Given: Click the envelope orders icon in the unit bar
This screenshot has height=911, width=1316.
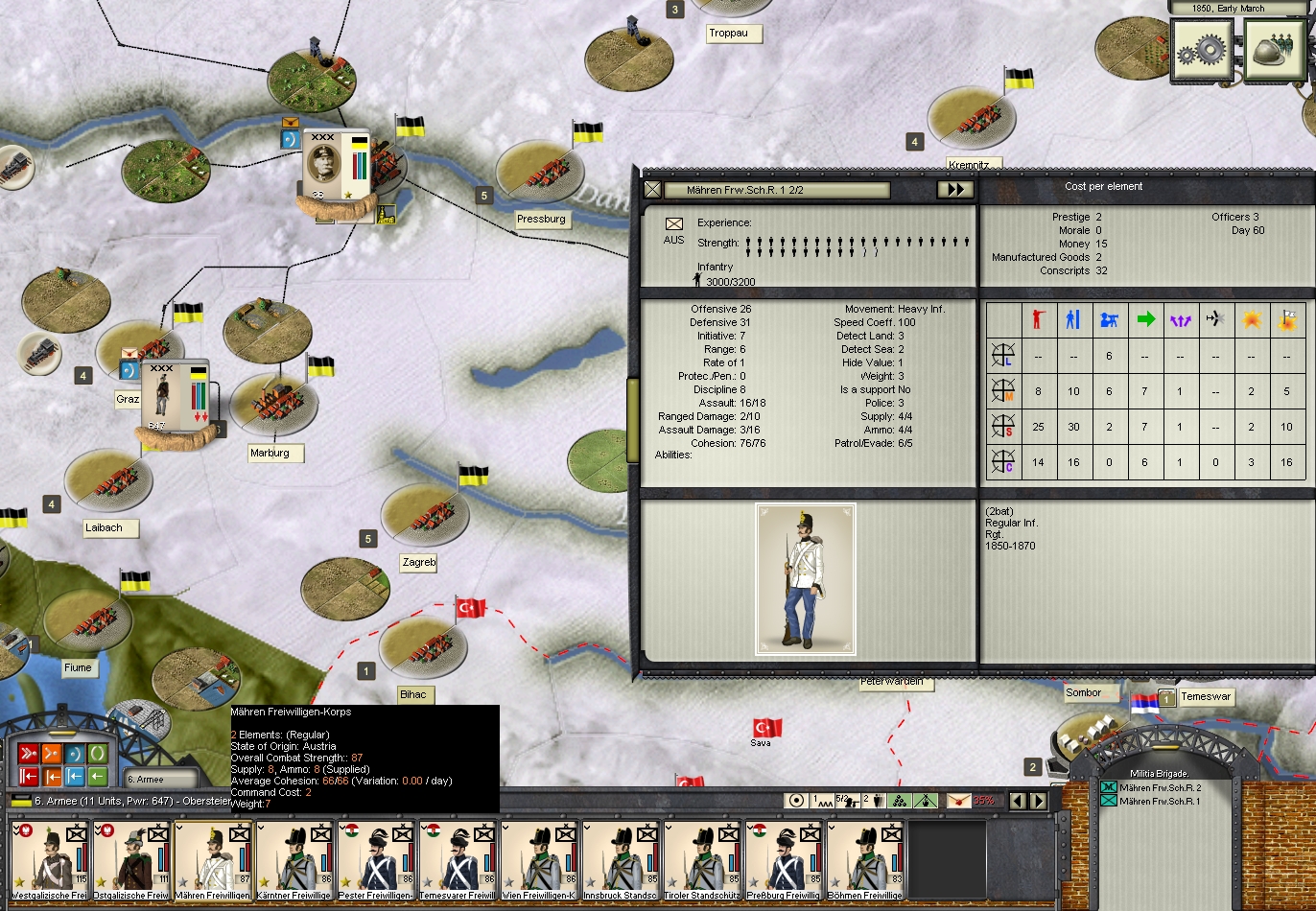Looking at the screenshot, I should point(958,801).
